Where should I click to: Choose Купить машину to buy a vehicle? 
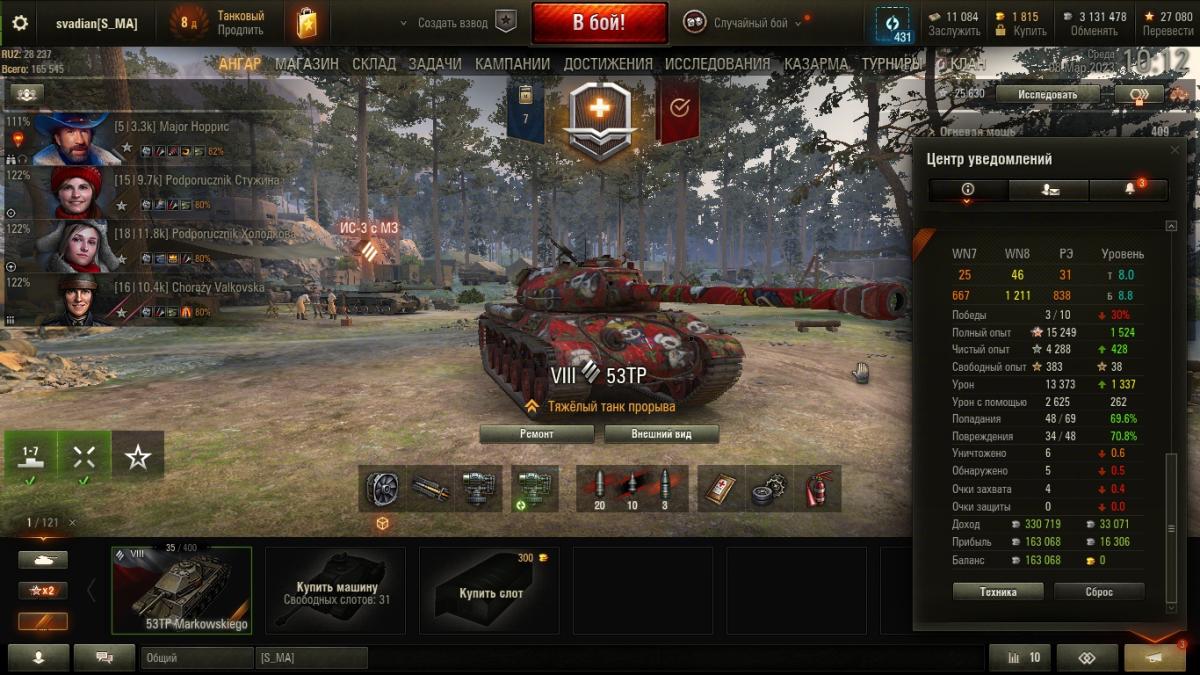(336, 590)
